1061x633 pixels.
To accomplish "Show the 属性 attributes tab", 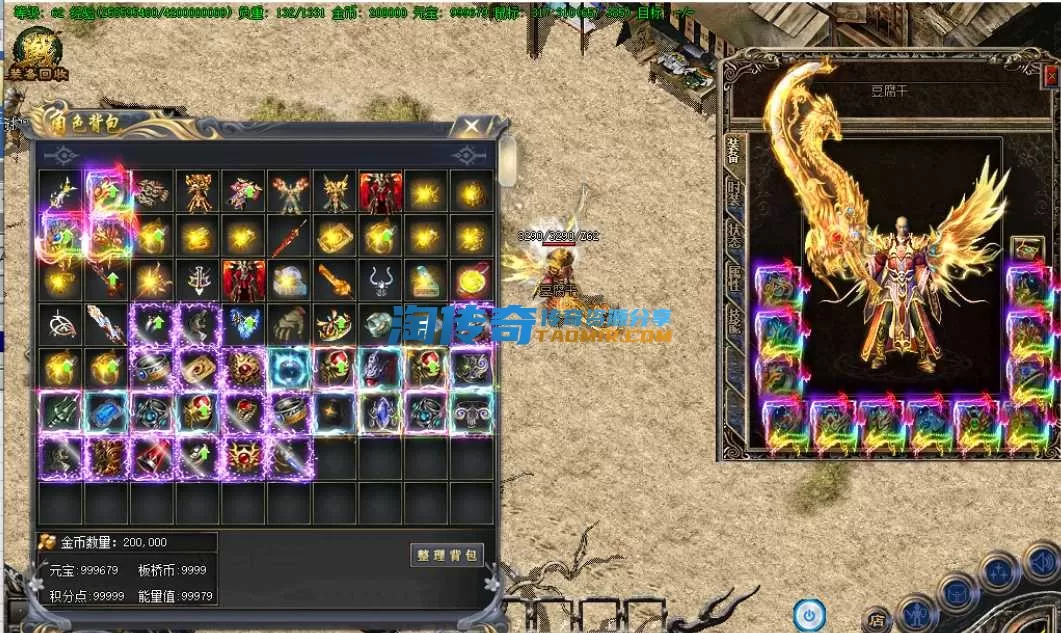I will 733,278.
